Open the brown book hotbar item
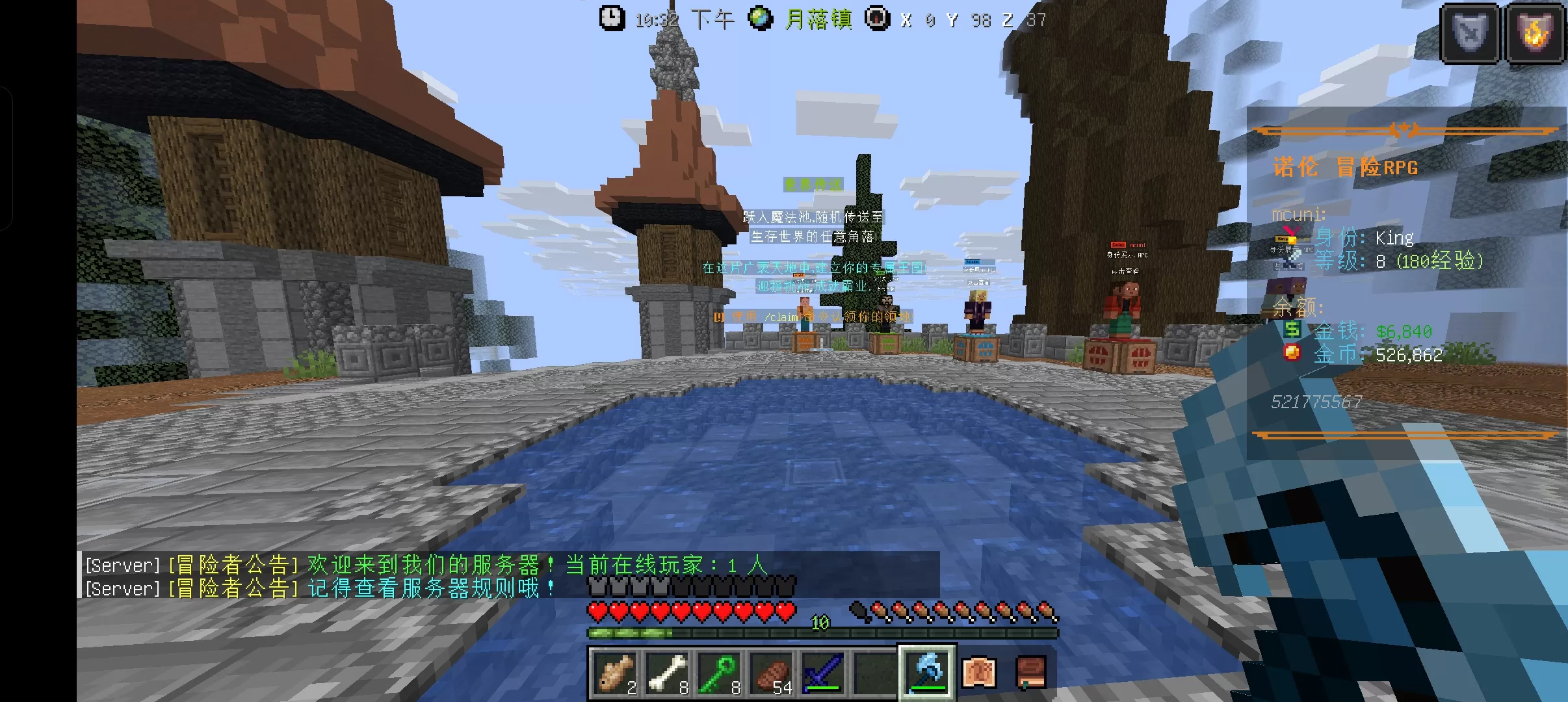Viewport: 1568px width, 702px height. pos(1031,673)
